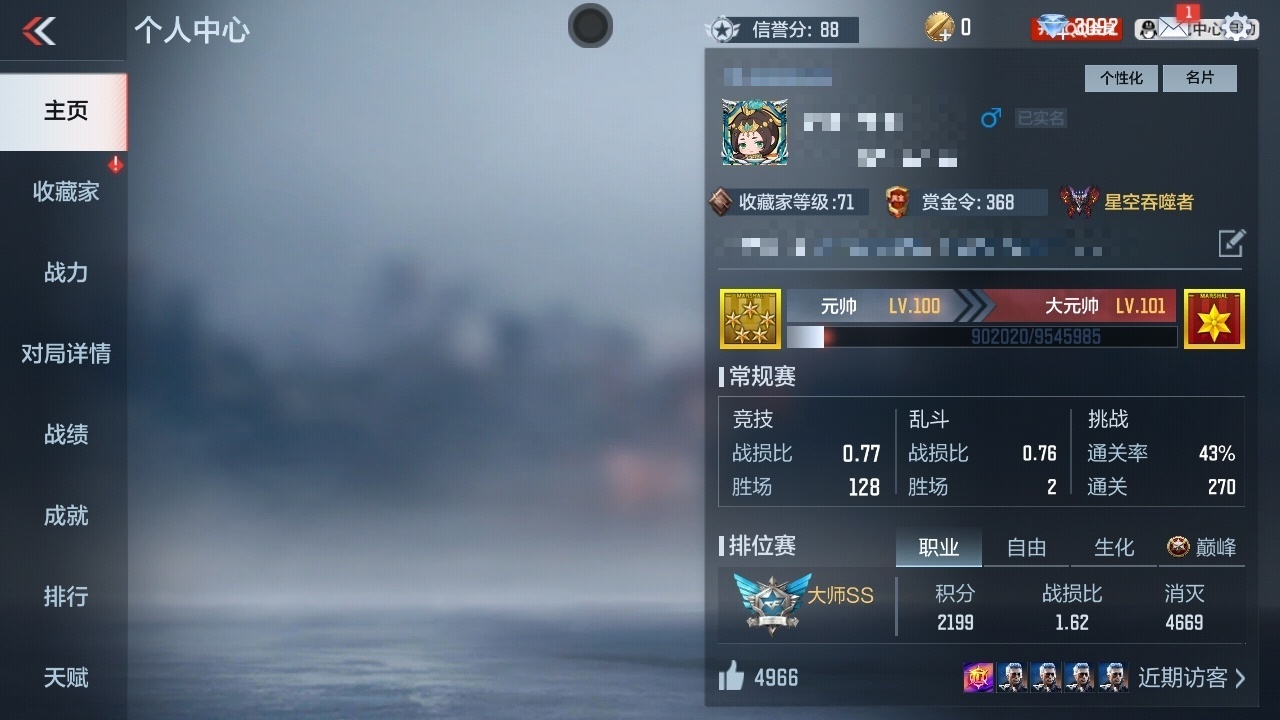This screenshot has width=1280, height=720.
Task: Click the 名片 button
Action: click(1199, 78)
